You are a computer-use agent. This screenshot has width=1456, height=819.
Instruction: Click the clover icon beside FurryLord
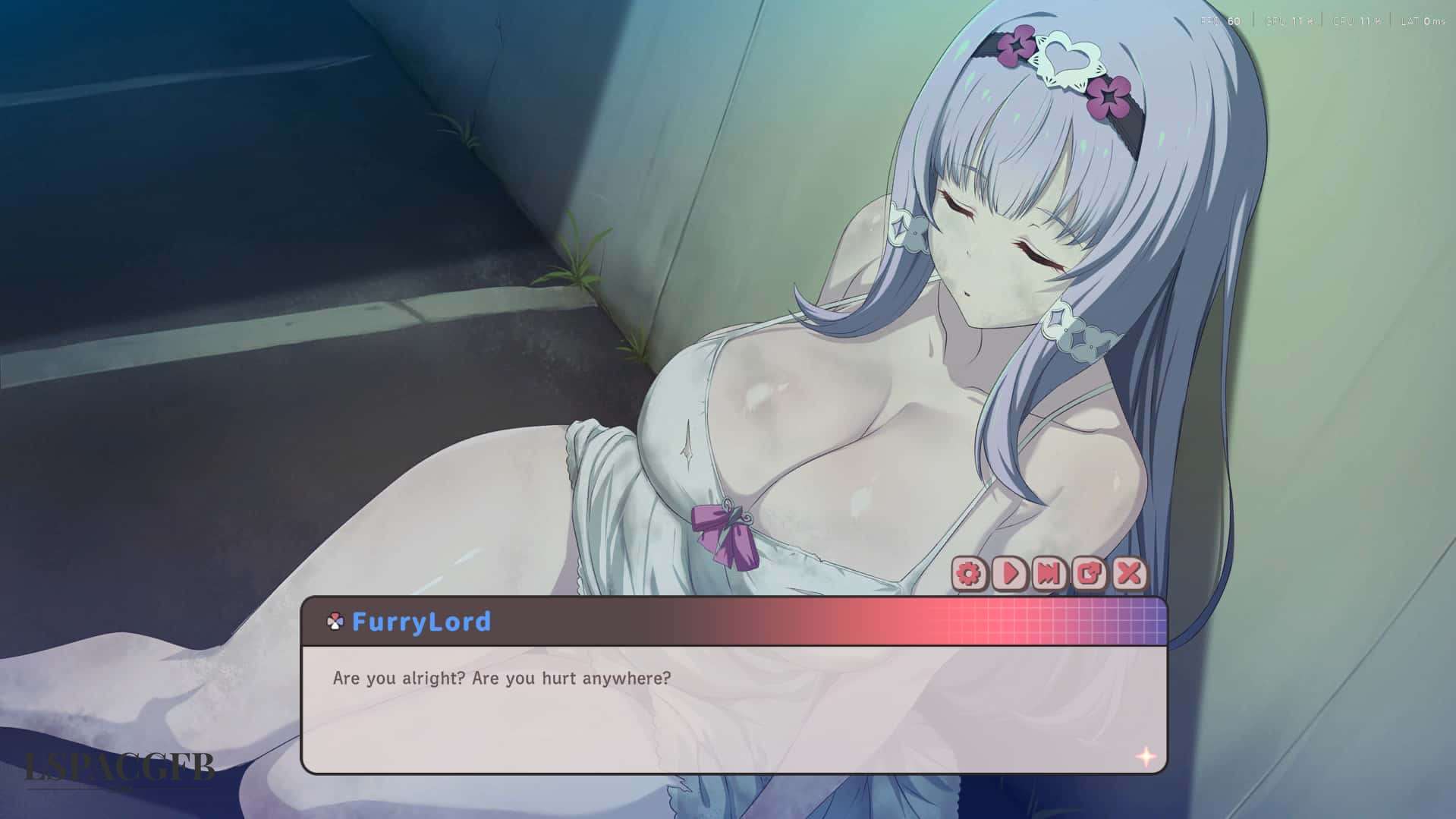pyautogui.click(x=334, y=622)
